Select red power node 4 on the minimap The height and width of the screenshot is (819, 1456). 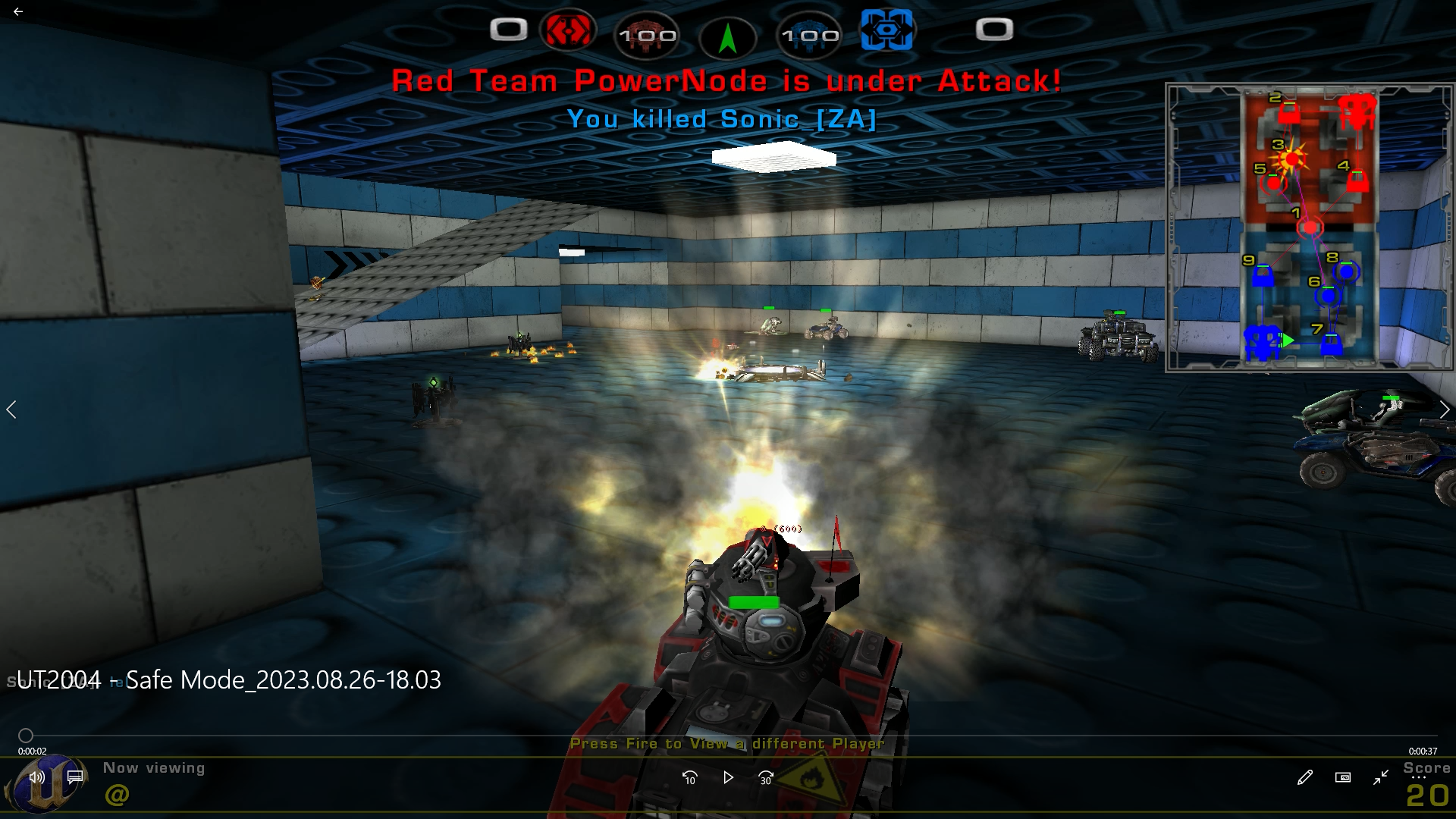coord(1357,182)
